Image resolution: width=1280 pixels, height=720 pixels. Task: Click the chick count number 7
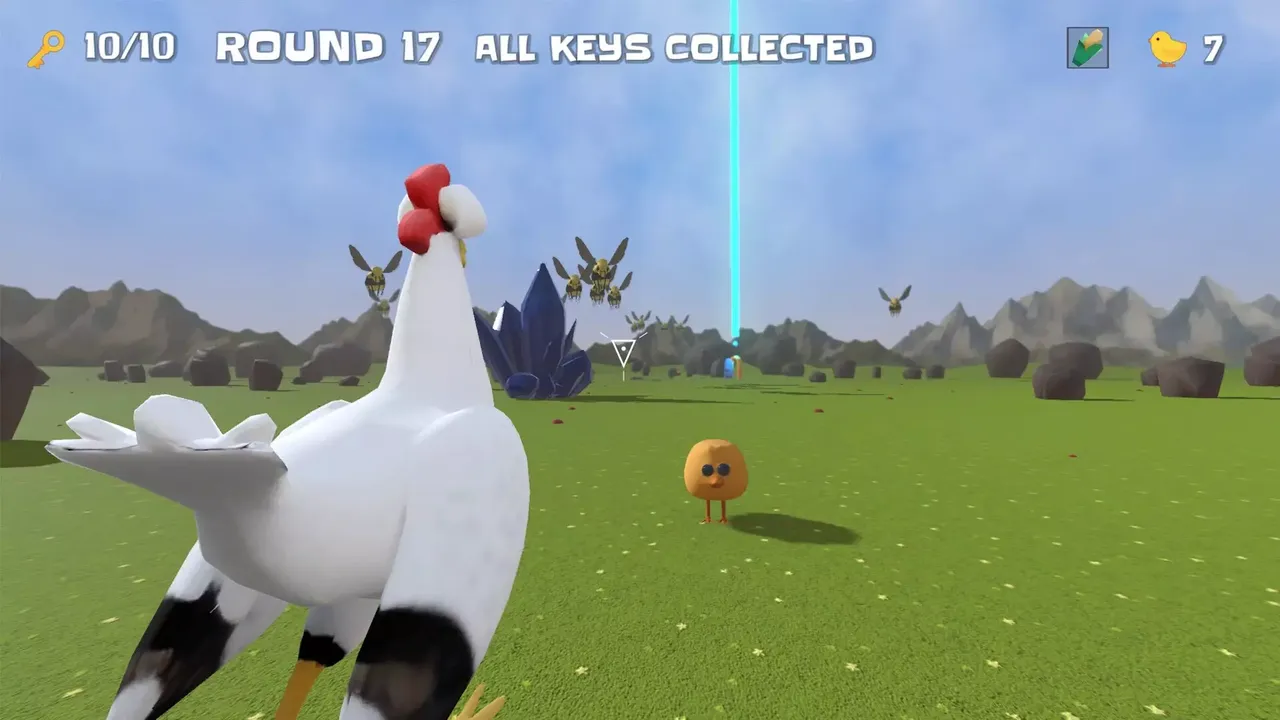[x=1211, y=45]
